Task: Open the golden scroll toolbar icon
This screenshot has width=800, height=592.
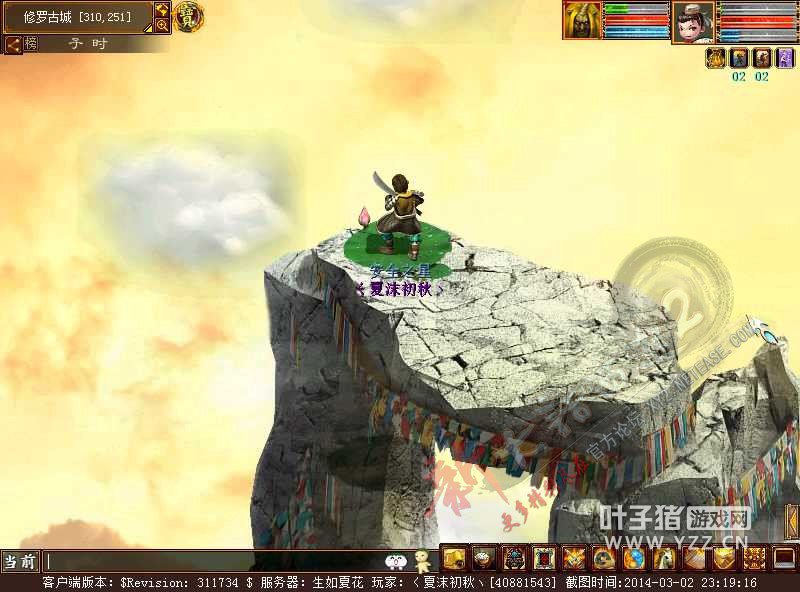Action: pos(454,558)
